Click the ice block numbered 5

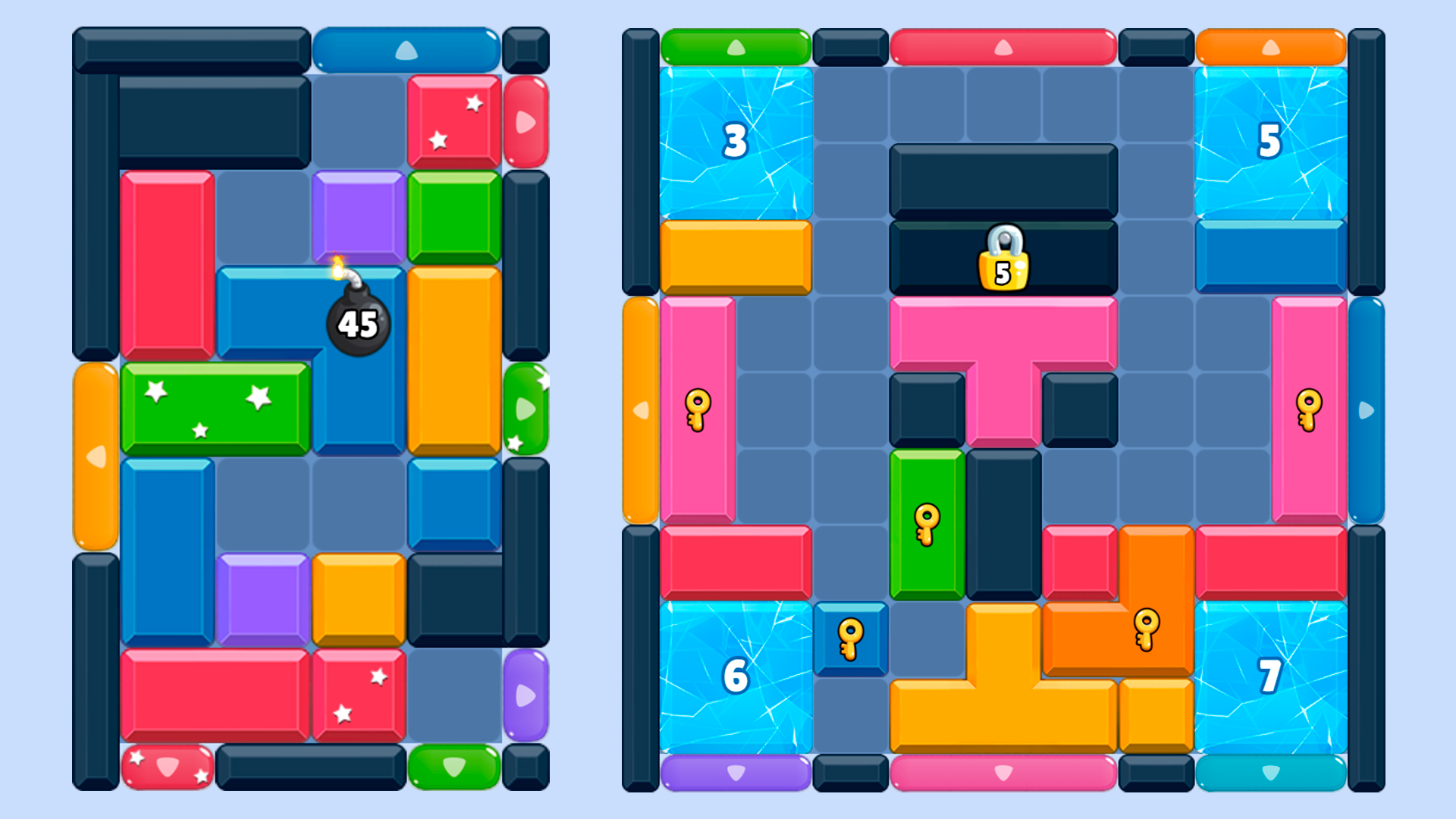(1269, 140)
